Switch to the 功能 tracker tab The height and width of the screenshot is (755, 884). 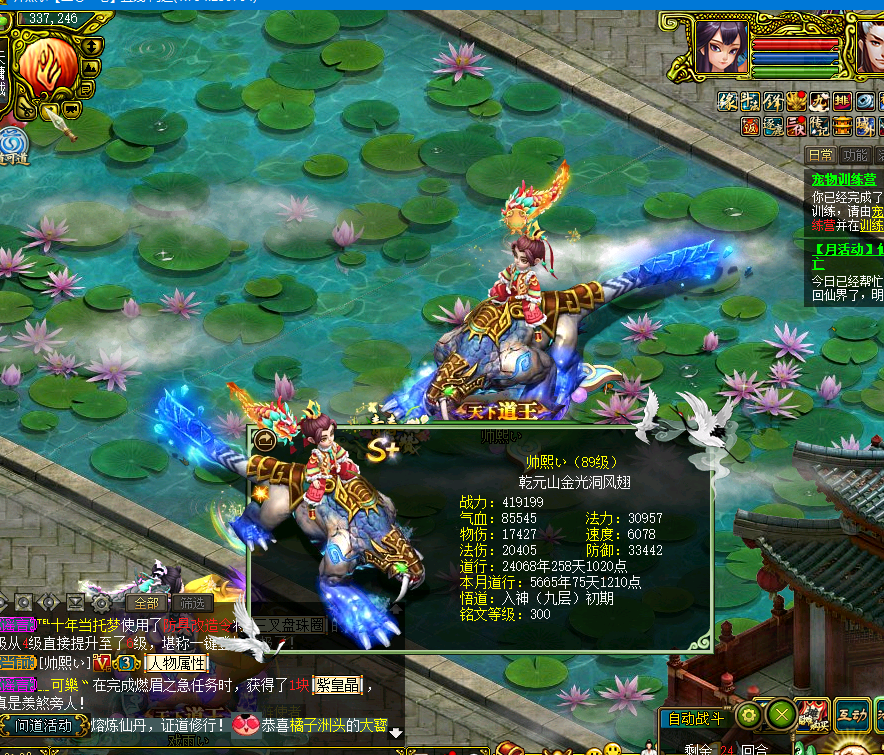855,155
